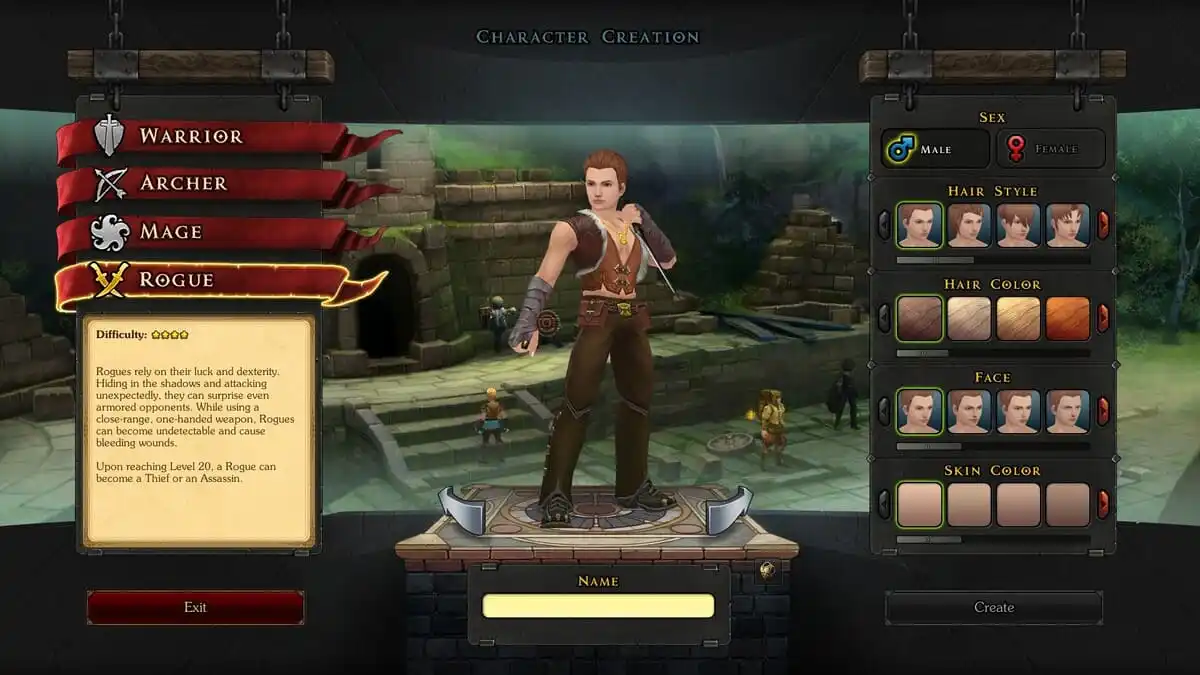Image resolution: width=1200 pixels, height=675 pixels.
Task: Rotate character with right pedestal arrow
Action: [x=730, y=509]
